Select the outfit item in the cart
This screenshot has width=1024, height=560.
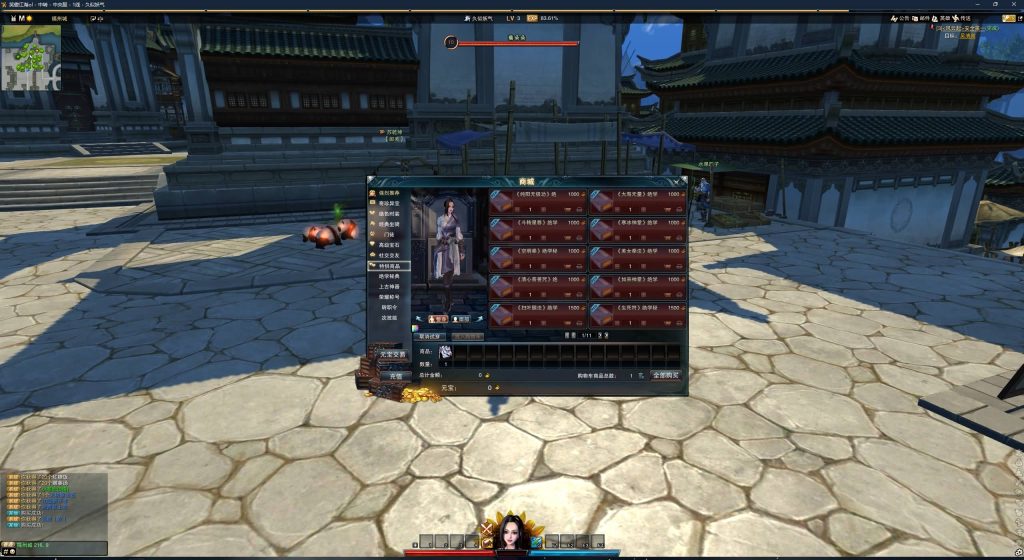click(x=446, y=352)
